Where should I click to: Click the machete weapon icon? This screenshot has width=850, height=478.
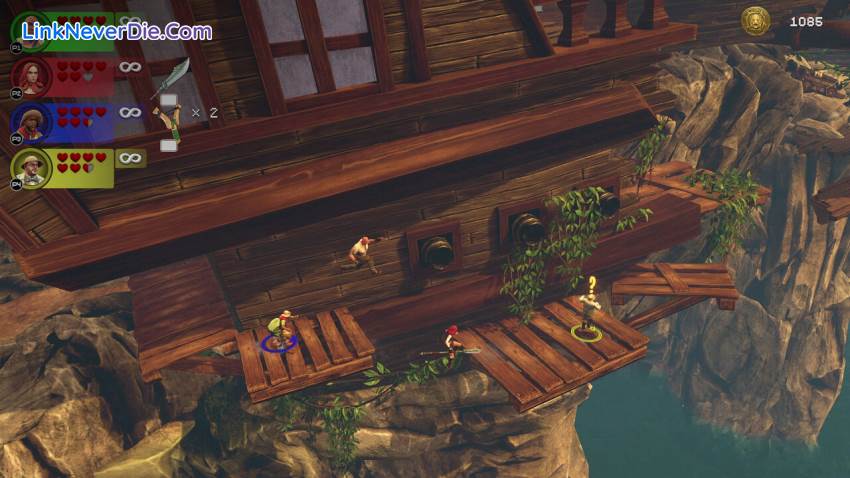point(171,78)
